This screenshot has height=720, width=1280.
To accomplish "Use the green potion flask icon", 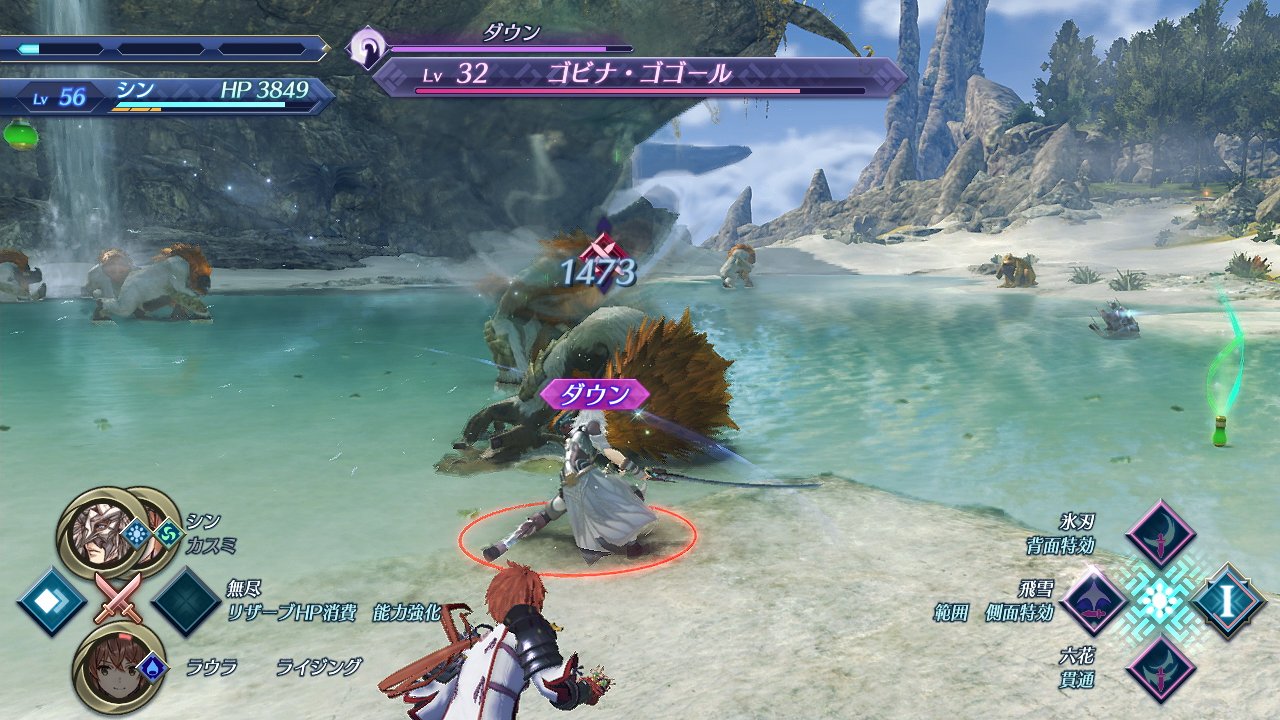I will 19,133.
